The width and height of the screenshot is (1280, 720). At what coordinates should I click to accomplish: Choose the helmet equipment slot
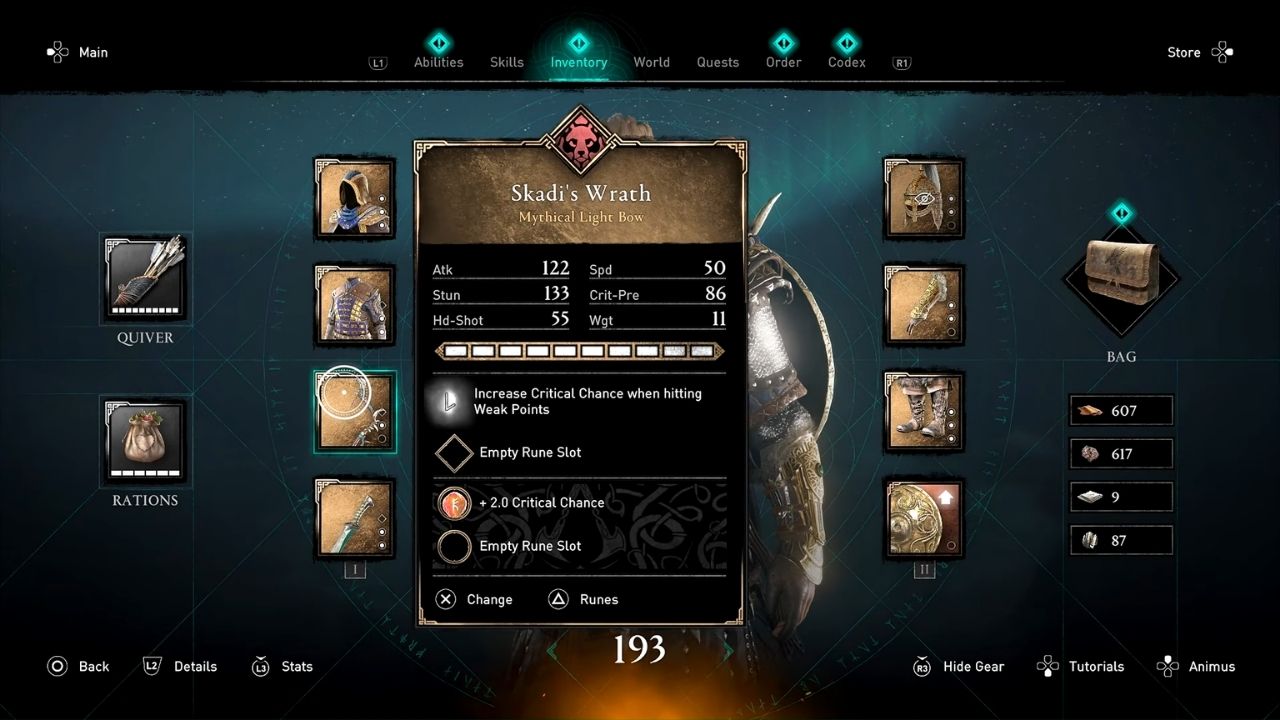[924, 197]
